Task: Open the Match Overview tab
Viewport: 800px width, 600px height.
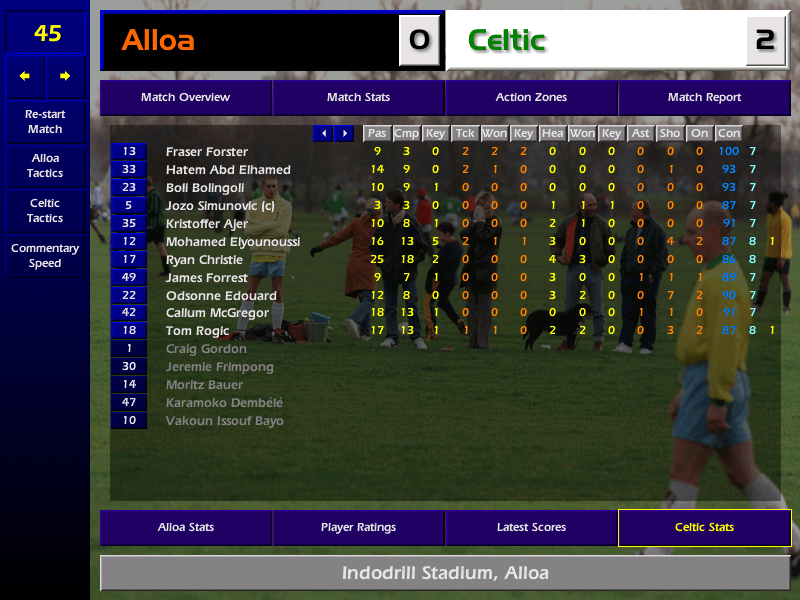Action: click(185, 98)
